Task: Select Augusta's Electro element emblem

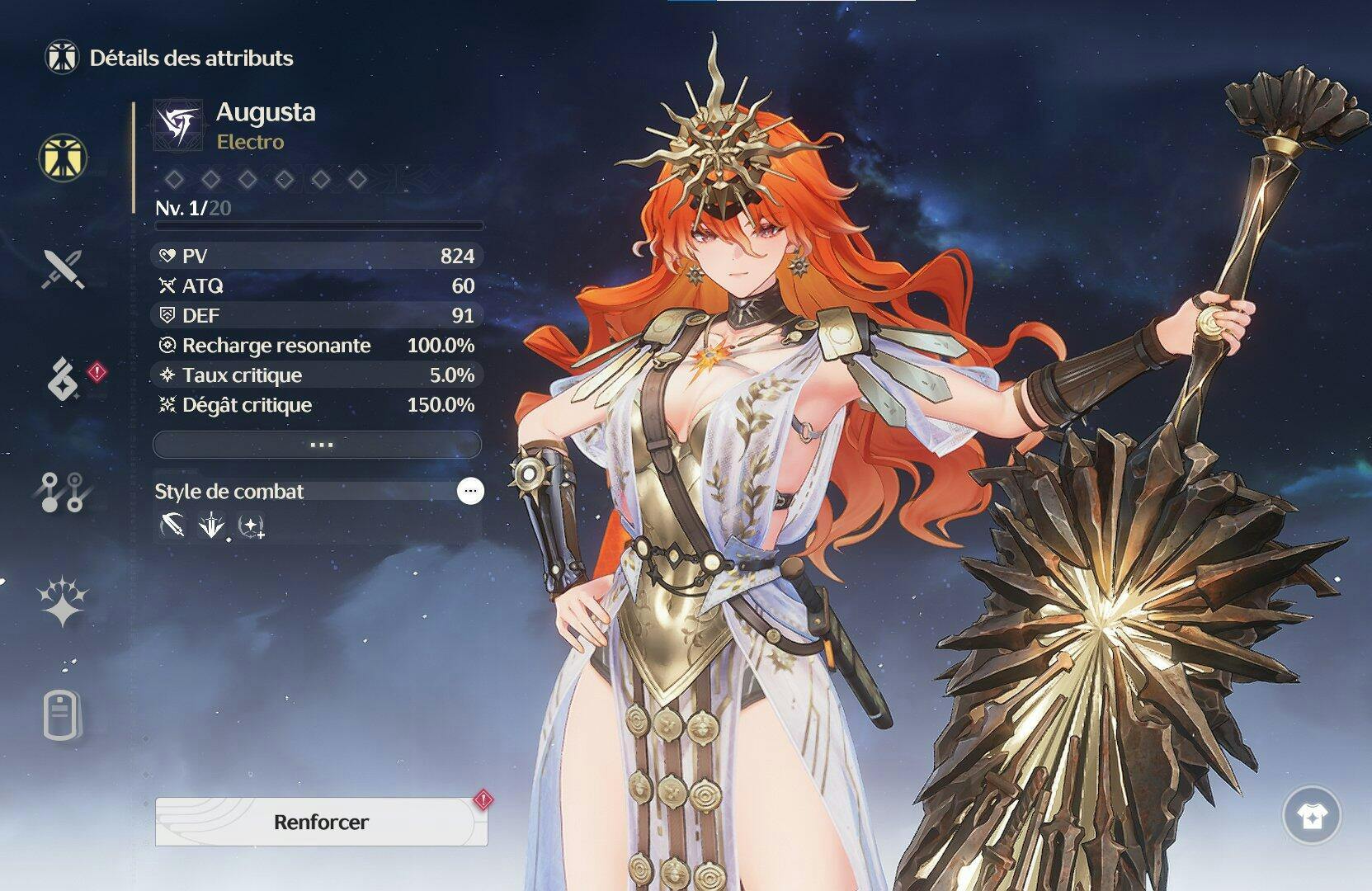Action: (178, 125)
